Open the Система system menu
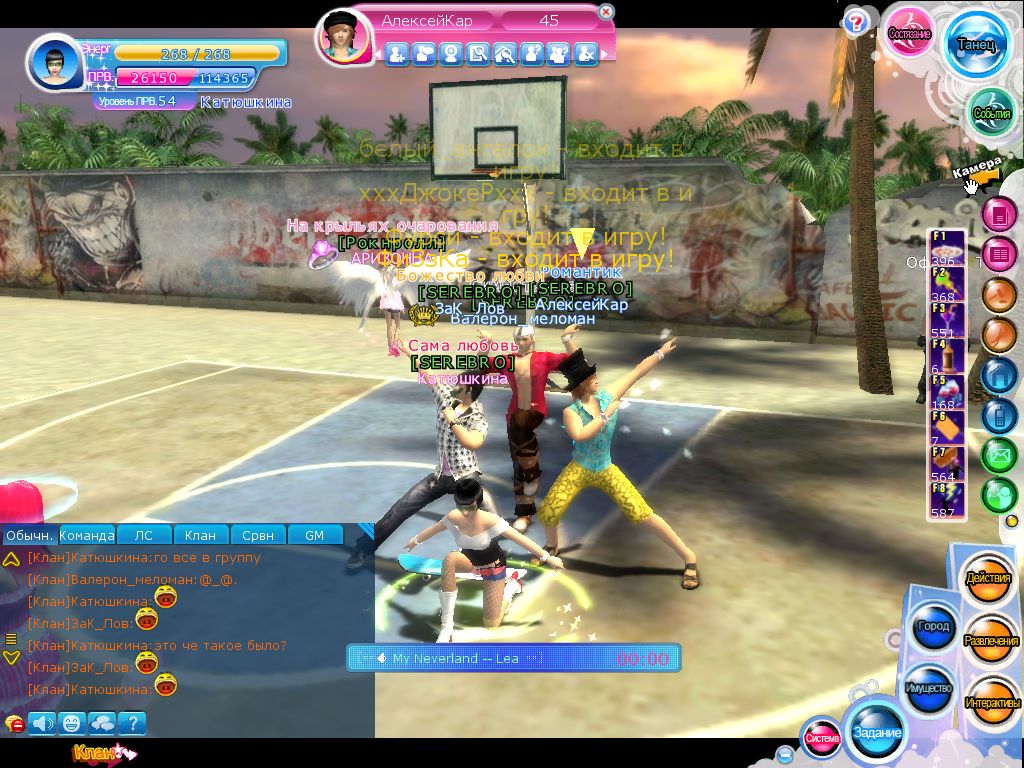Screen dimensions: 1024x768 [x=822, y=738]
